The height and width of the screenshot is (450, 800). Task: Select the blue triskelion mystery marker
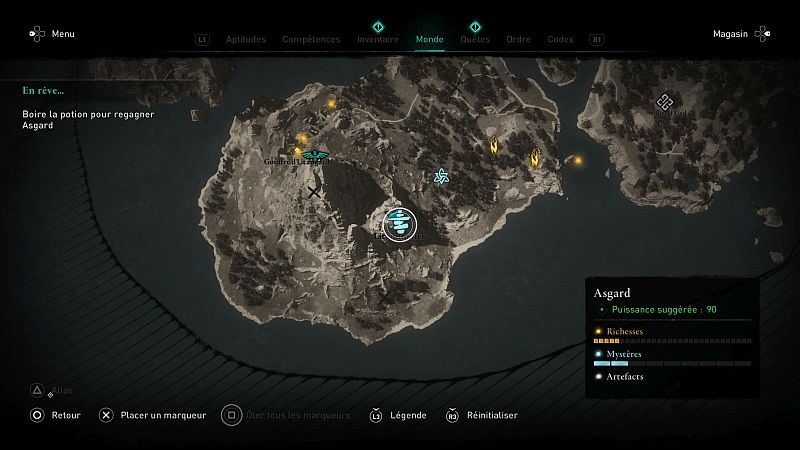tap(440, 177)
